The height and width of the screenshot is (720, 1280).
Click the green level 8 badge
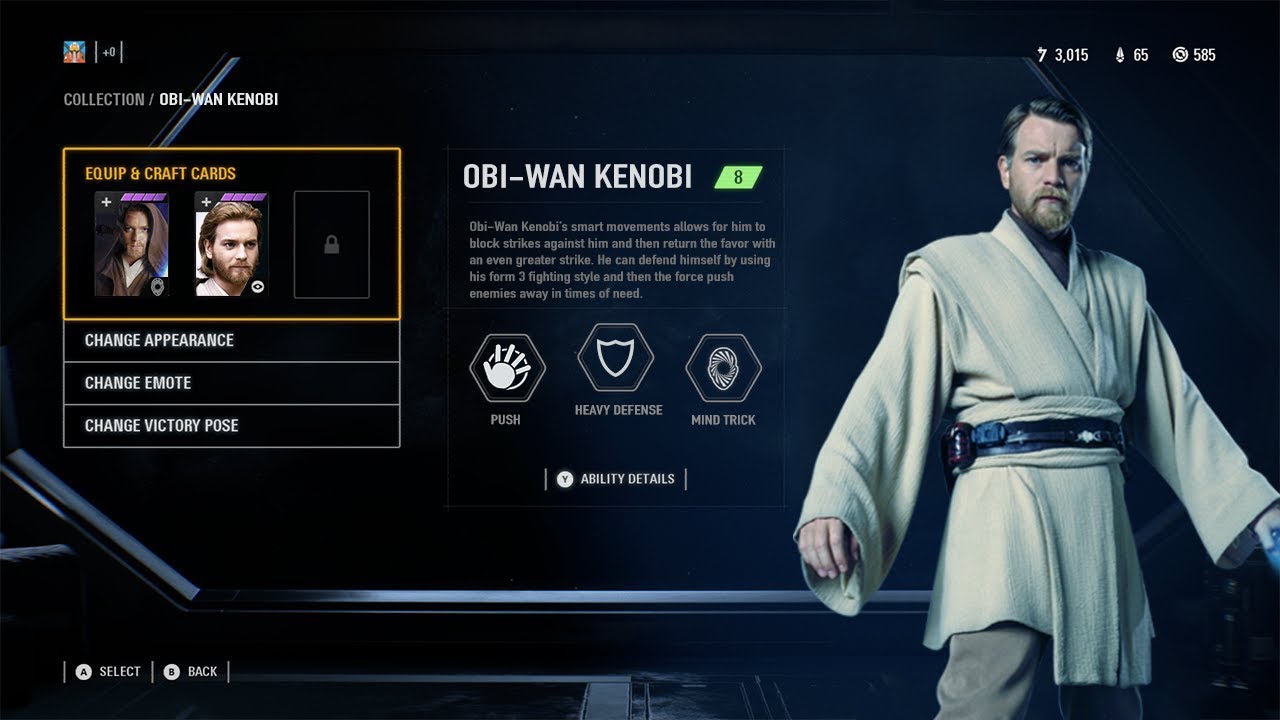click(x=737, y=177)
